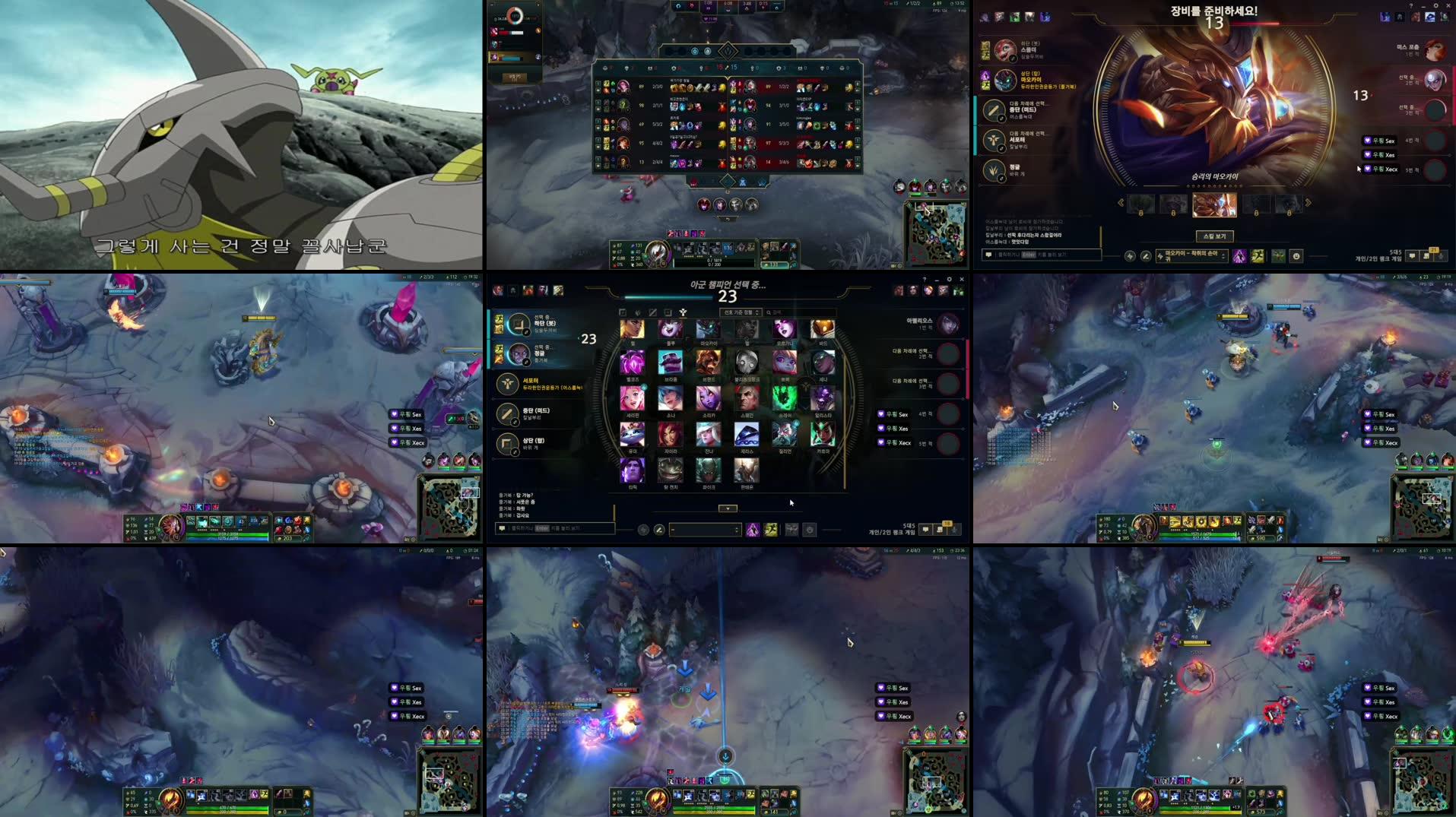The width and height of the screenshot is (1456, 817).
Task: Open the chat bubble icon near the game mode label
Action: [1413, 257]
